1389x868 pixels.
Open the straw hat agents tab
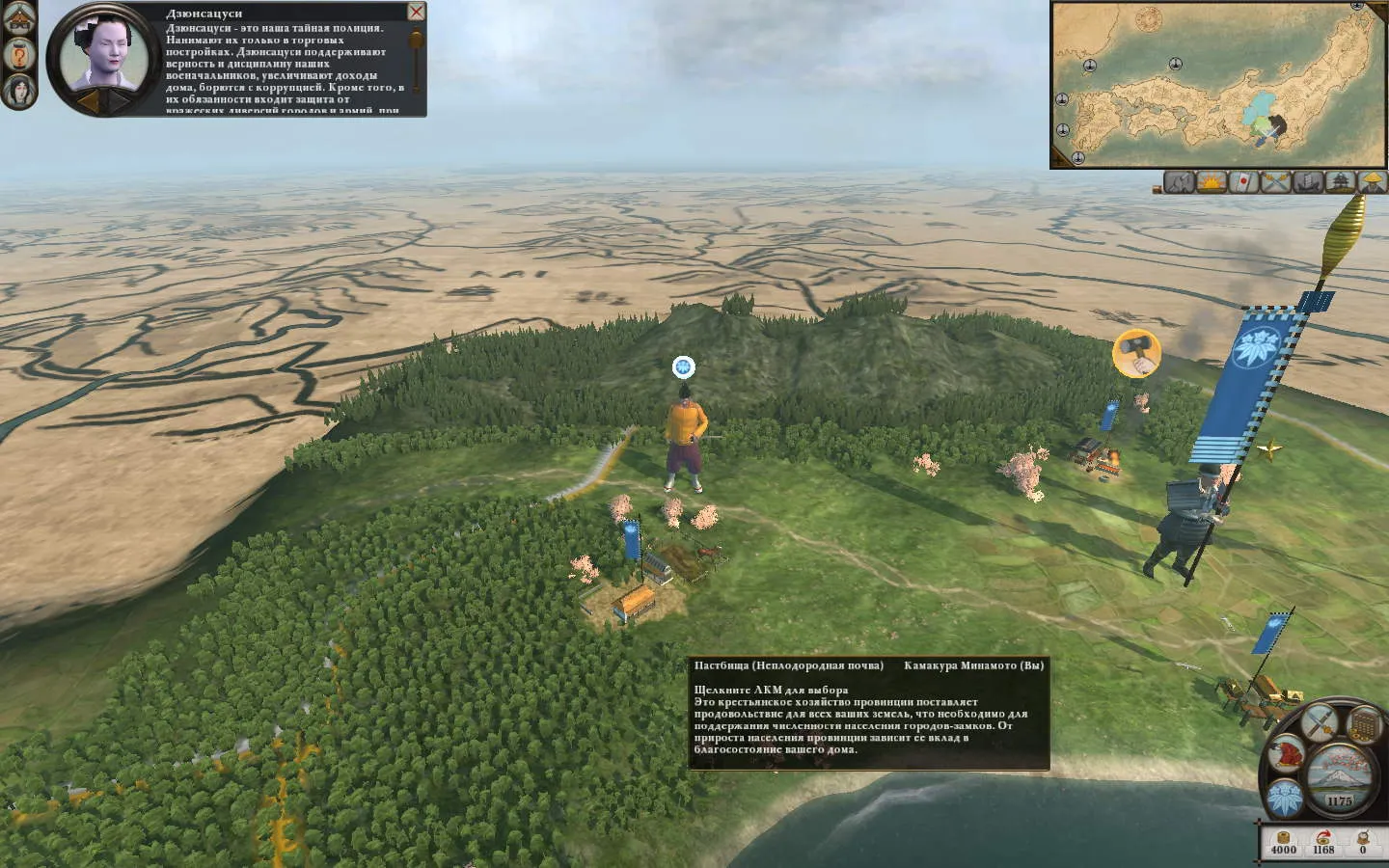pyautogui.click(x=1372, y=181)
